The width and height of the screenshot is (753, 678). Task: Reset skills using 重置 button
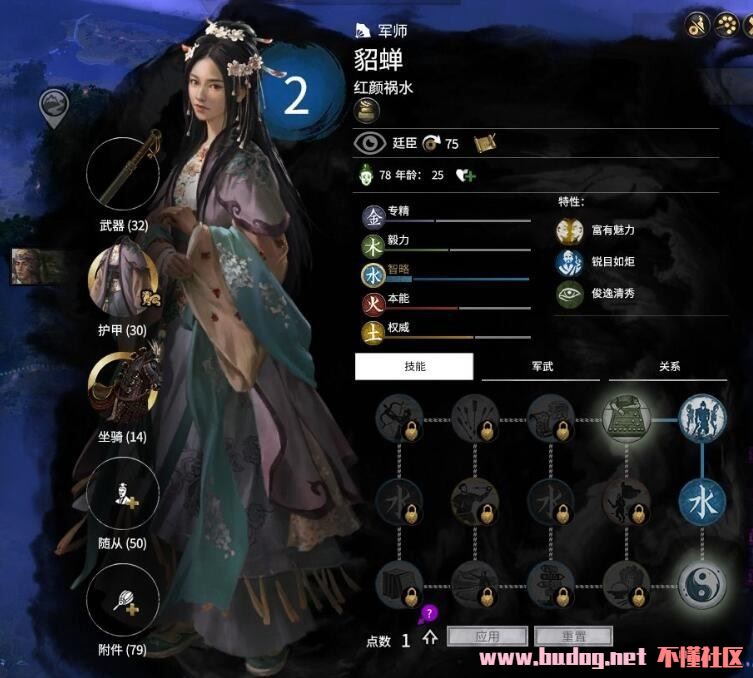coord(573,636)
